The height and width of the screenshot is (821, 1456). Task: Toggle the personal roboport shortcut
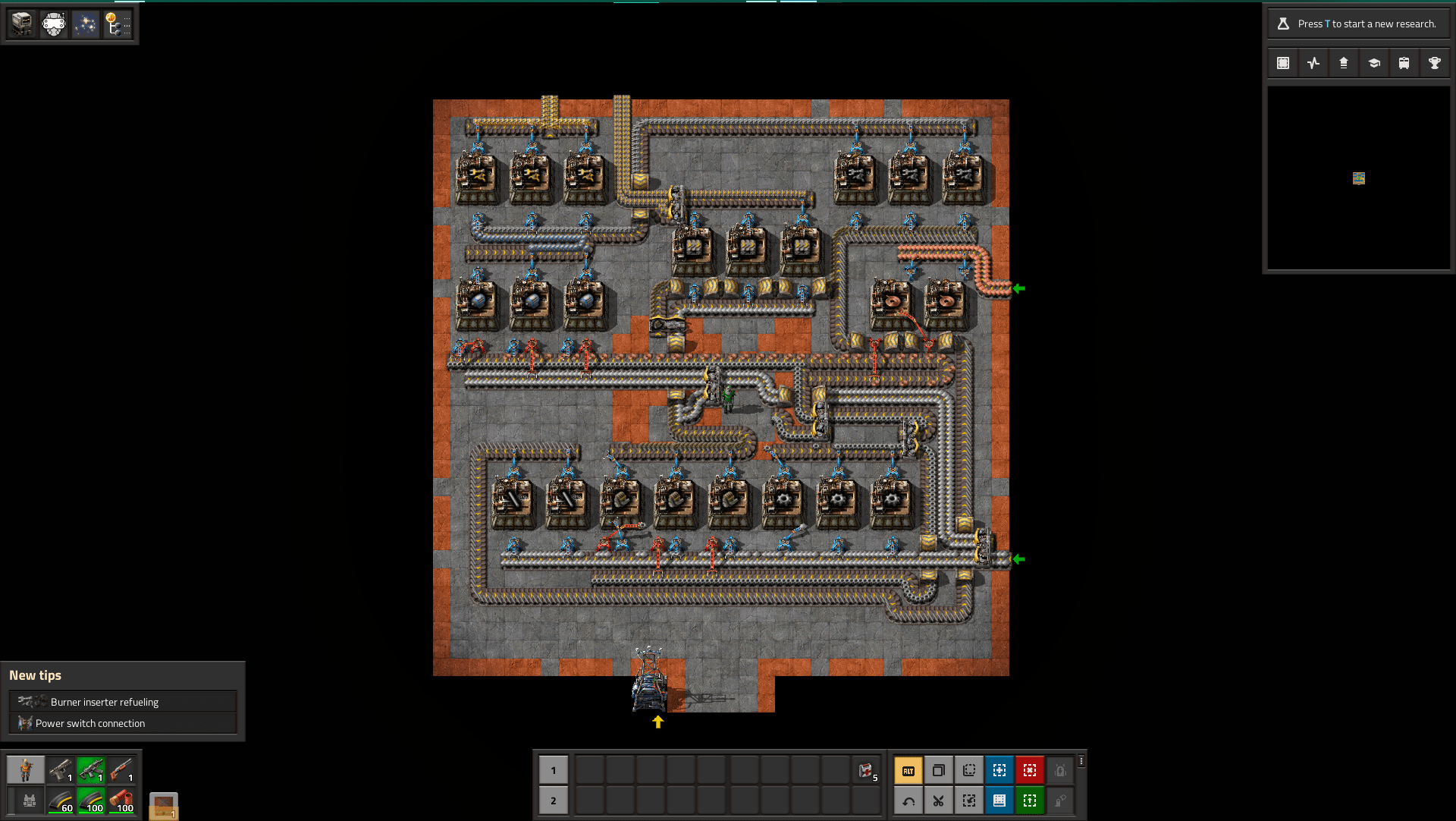point(1060,770)
